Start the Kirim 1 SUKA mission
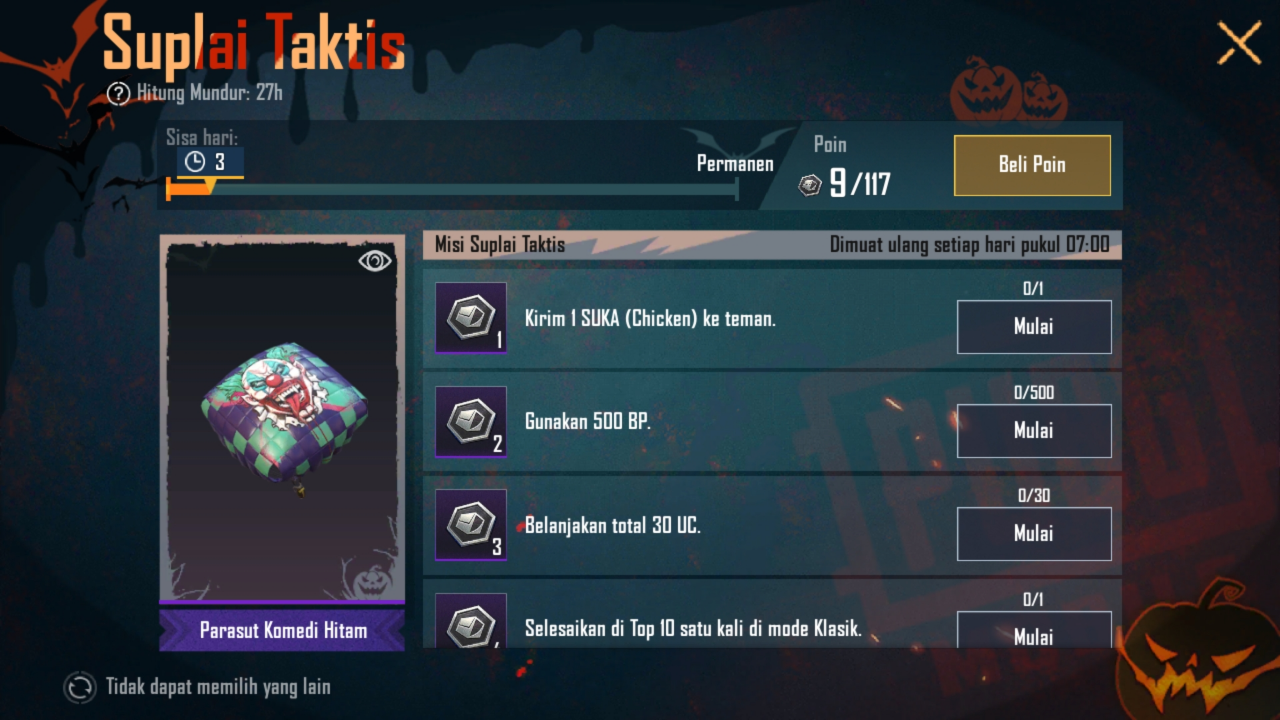Screen dimensions: 1280x720 click(x=1034, y=327)
